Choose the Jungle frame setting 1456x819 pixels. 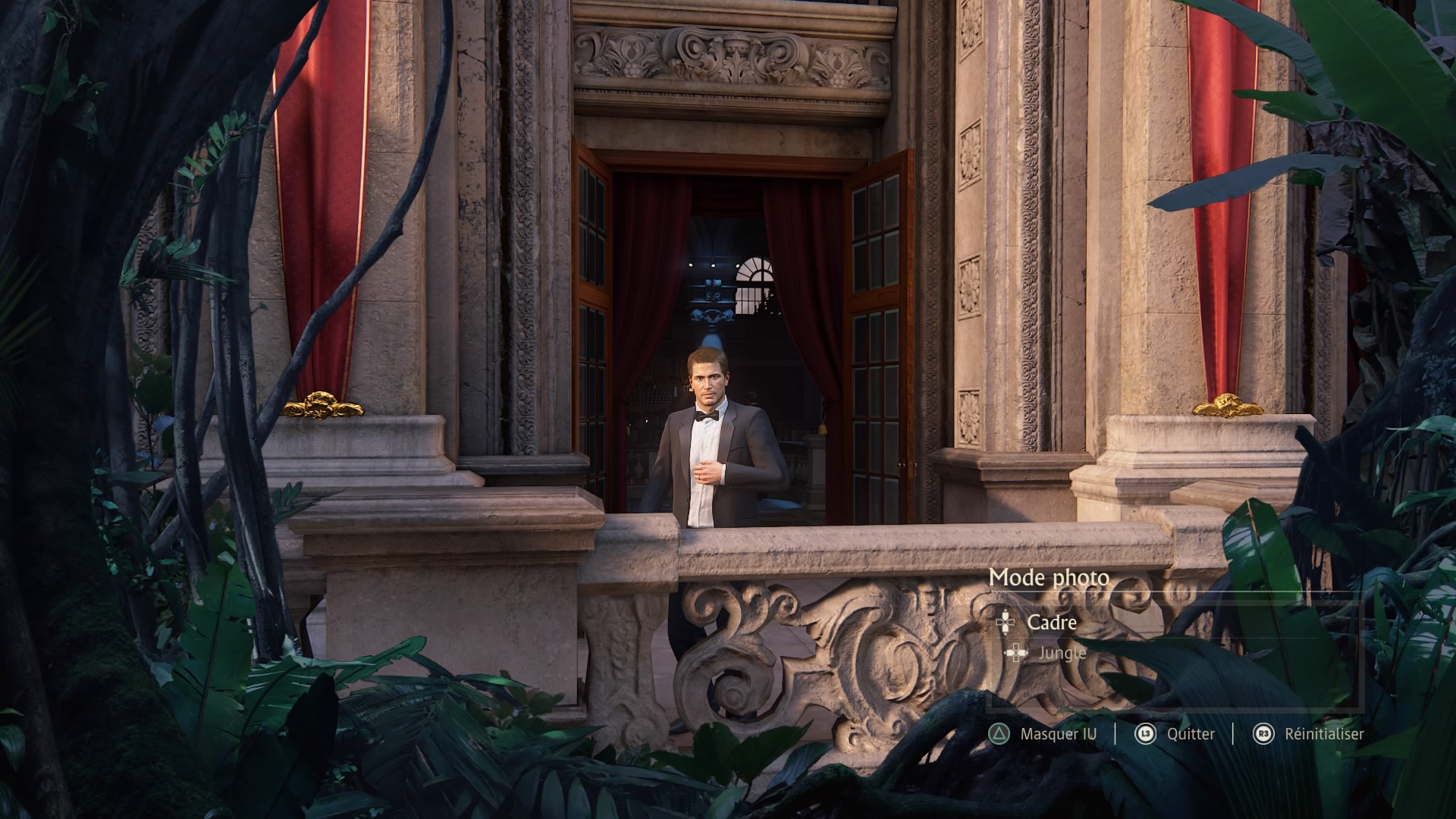[1062, 653]
